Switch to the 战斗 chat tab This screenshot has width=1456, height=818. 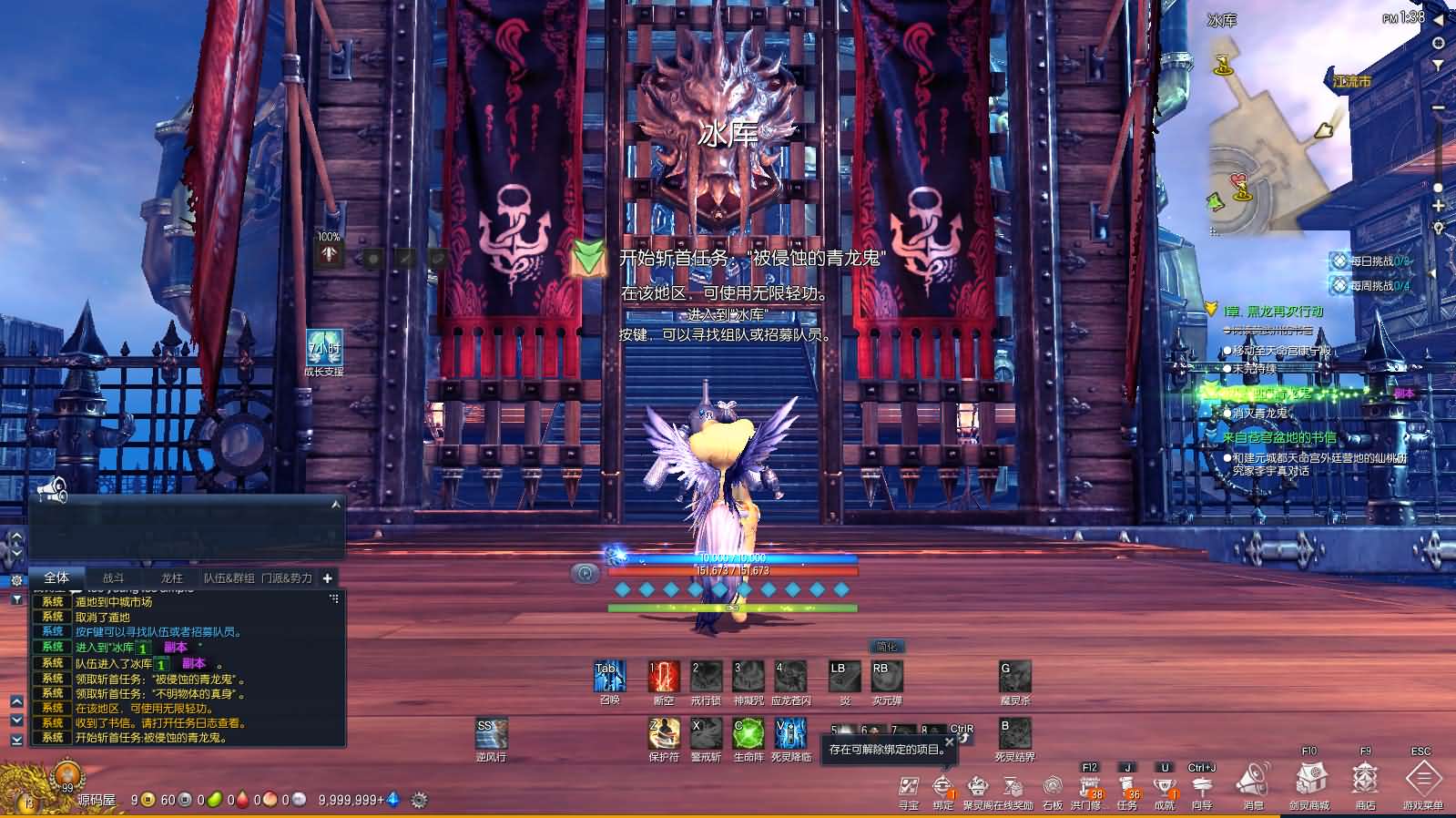[115, 578]
